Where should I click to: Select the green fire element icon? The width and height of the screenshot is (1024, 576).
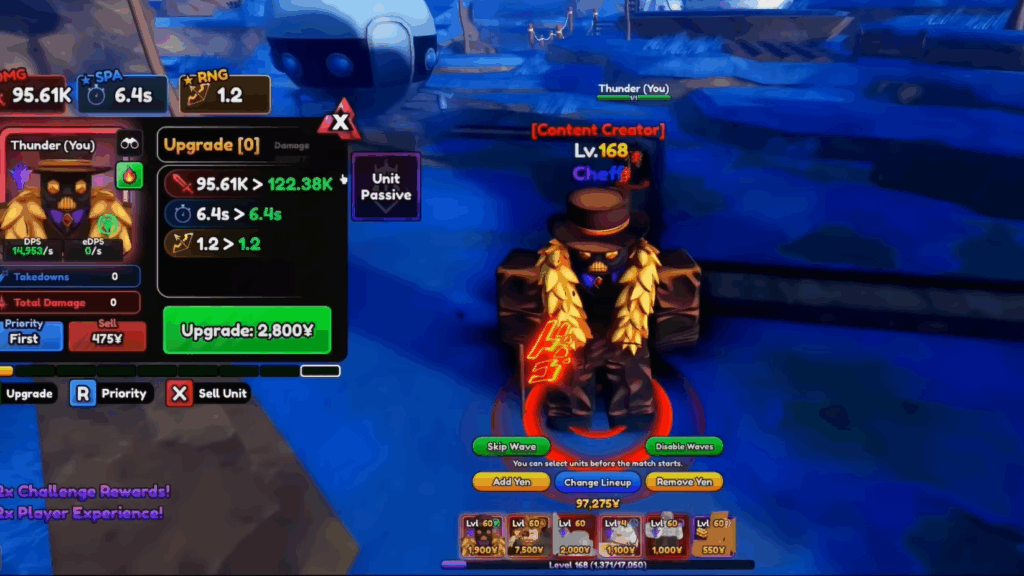(x=129, y=176)
